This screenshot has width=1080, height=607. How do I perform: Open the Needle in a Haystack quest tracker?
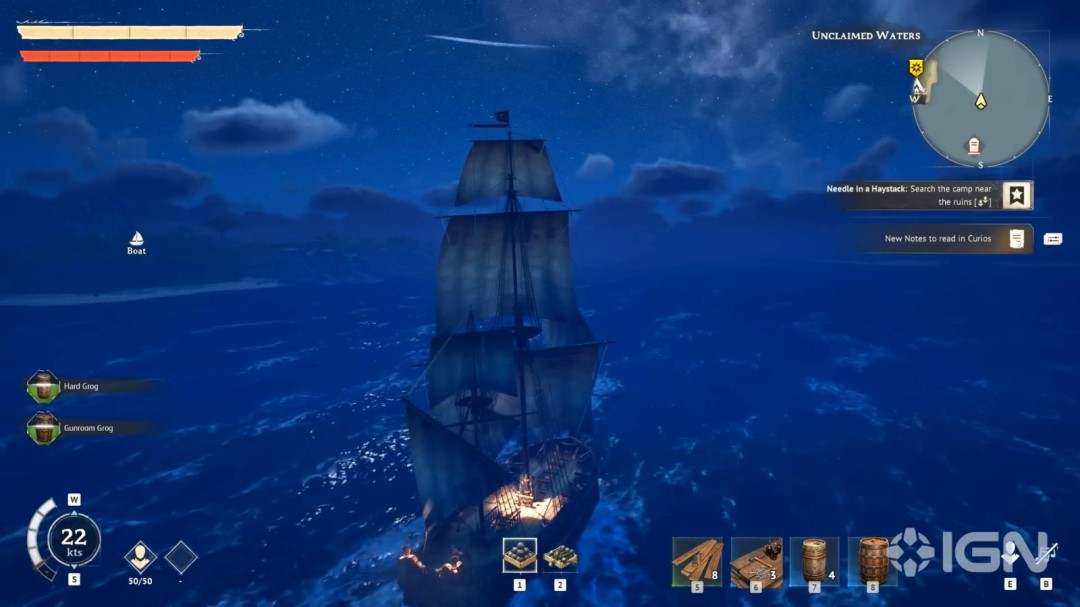point(1017,195)
